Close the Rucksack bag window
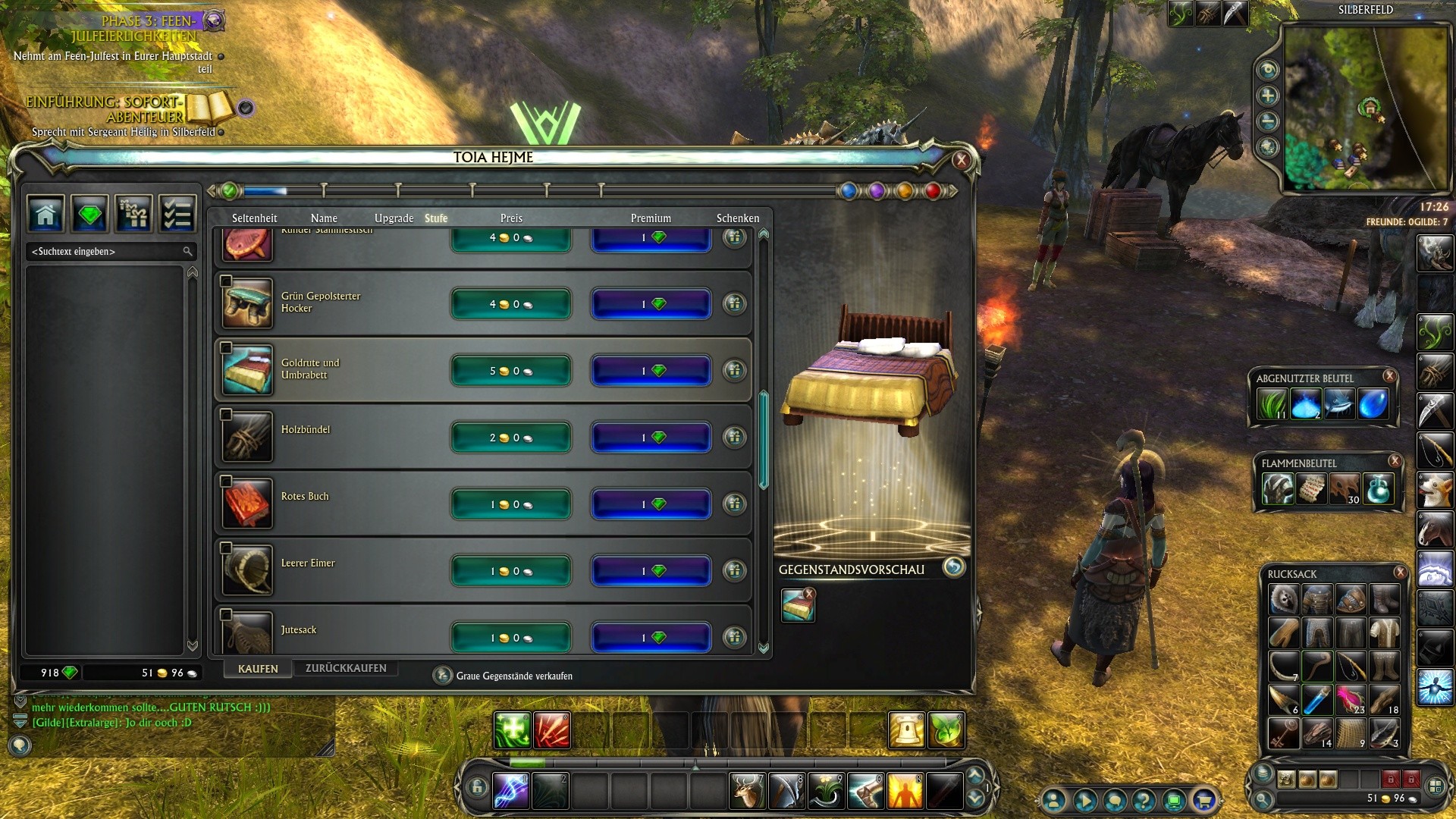This screenshot has width=1456, height=819. (x=1400, y=573)
